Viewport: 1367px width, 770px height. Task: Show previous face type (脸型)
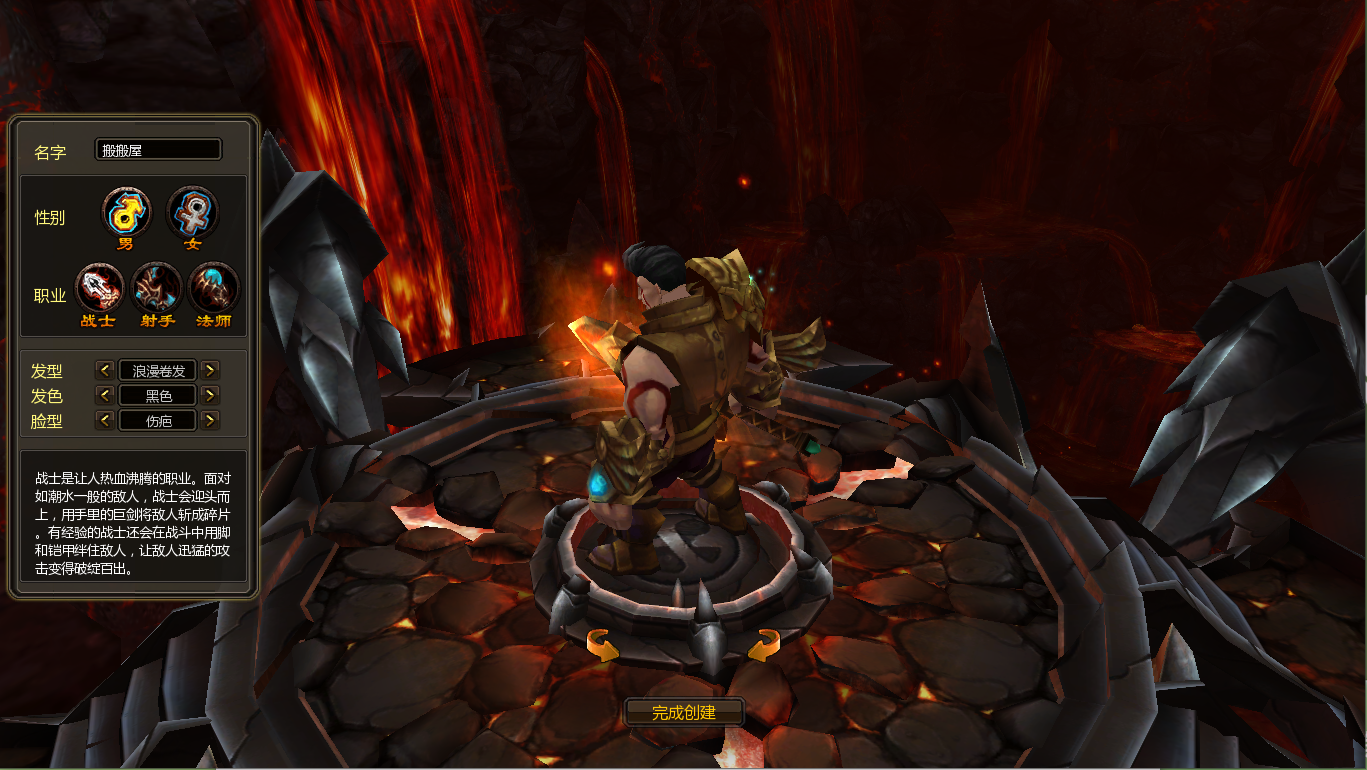coord(104,420)
